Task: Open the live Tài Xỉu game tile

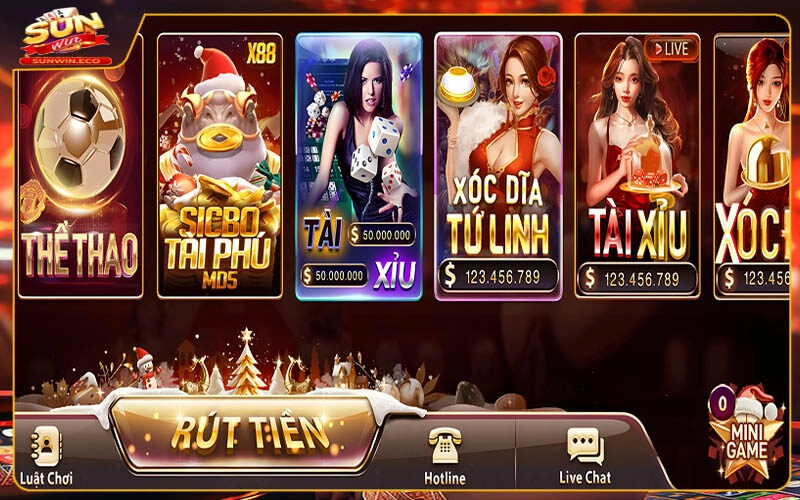Action: (638, 165)
